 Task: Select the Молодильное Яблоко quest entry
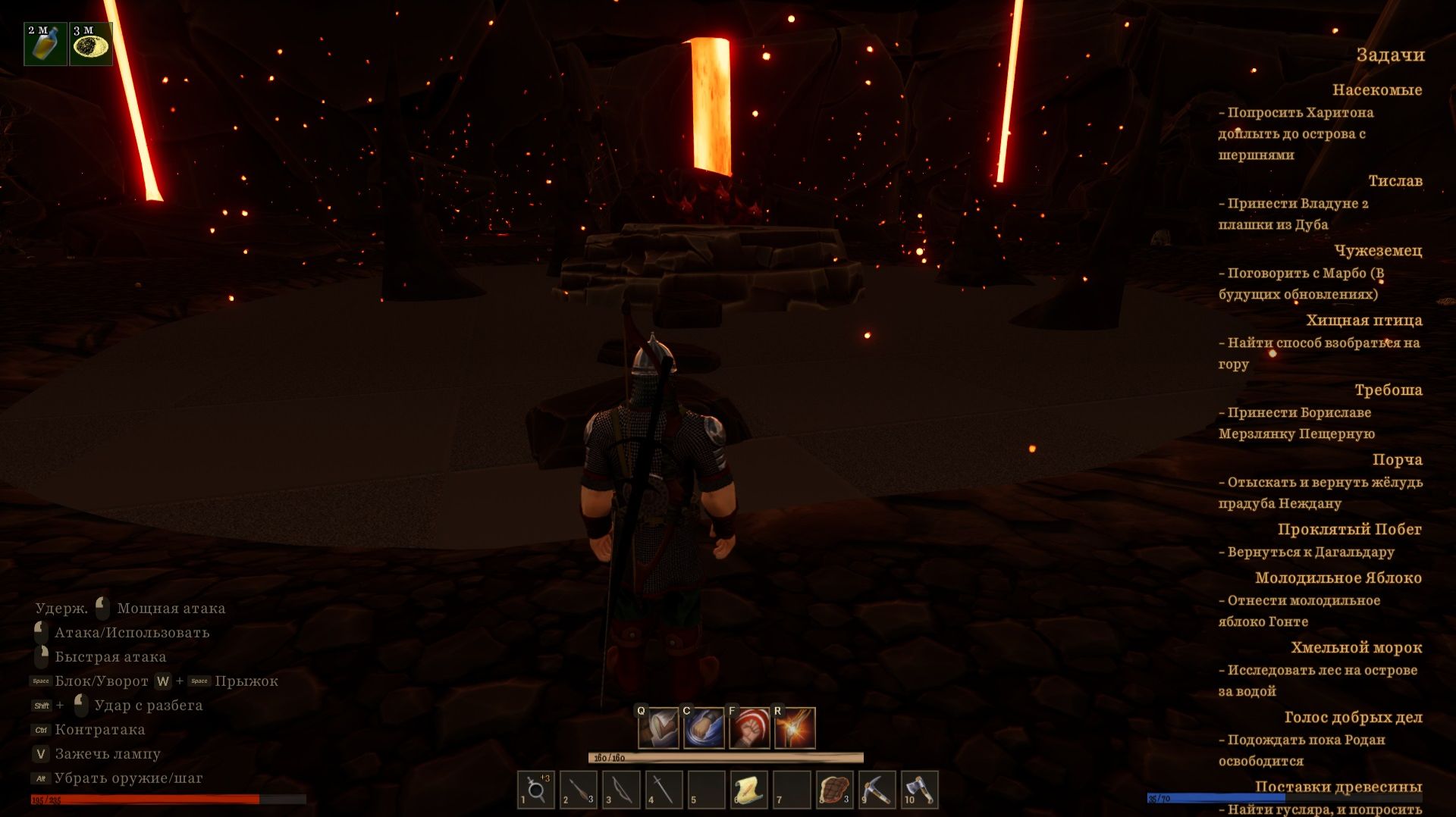tap(1338, 578)
